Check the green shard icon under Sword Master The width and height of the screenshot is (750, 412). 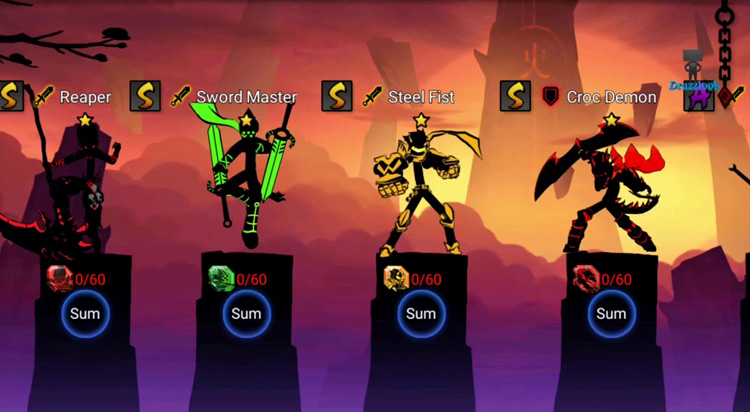pyautogui.click(x=219, y=278)
